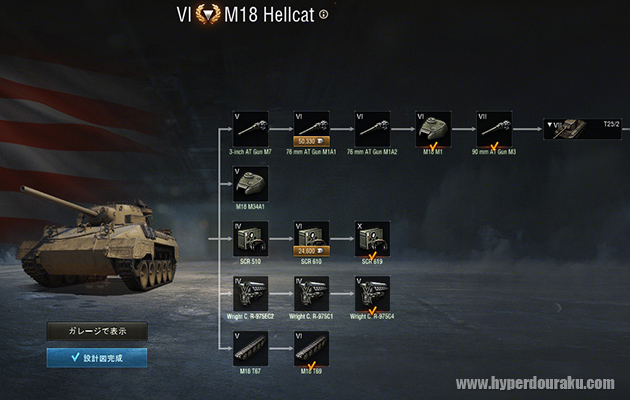
Task: Click the 設計図完成 button
Action: point(97,357)
